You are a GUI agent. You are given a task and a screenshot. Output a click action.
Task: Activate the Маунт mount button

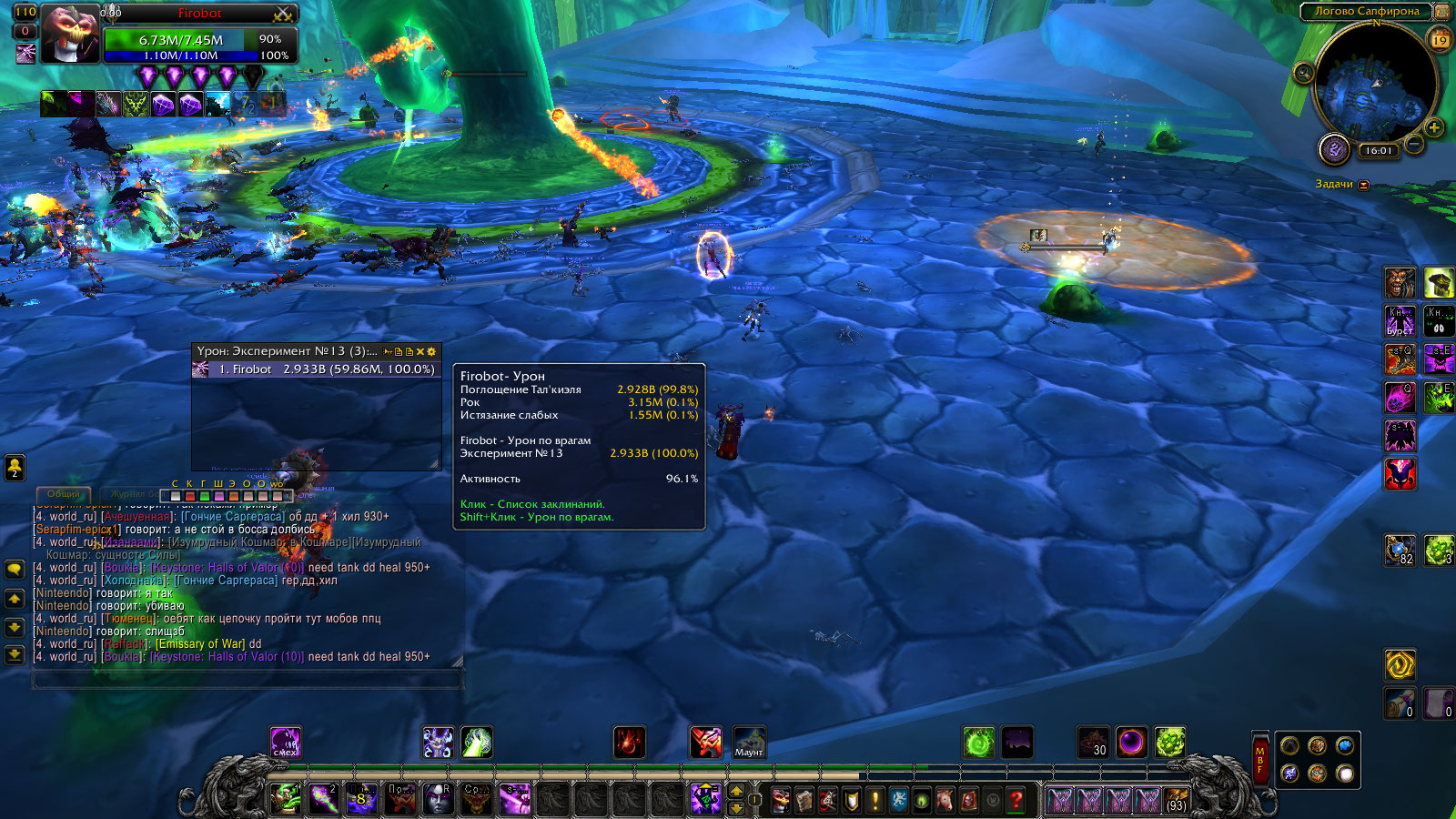tap(749, 743)
